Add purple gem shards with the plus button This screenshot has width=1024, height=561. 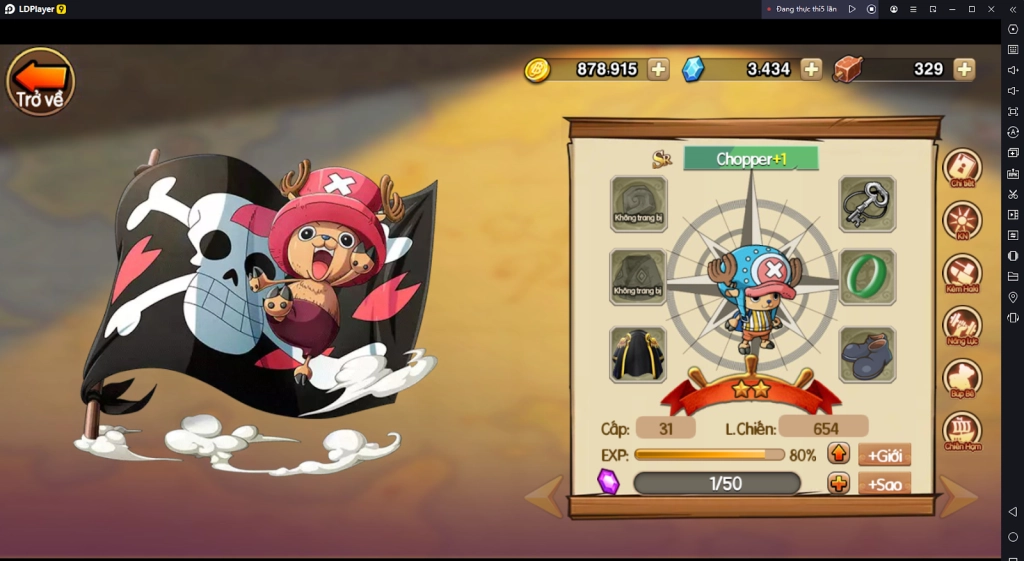839,484
